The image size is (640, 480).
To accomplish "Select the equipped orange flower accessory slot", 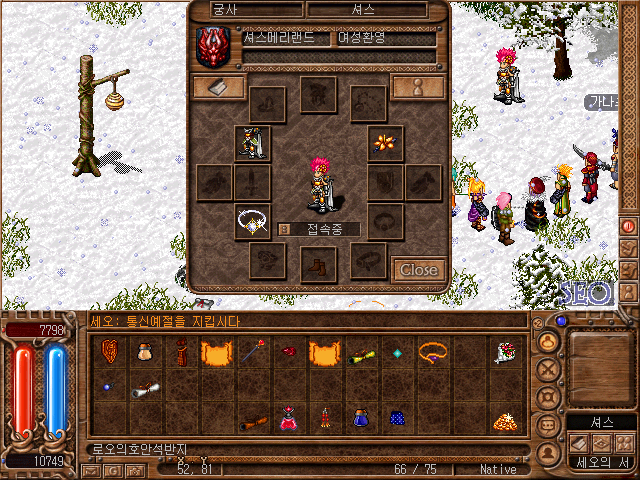I will click(x=384, y=143).
